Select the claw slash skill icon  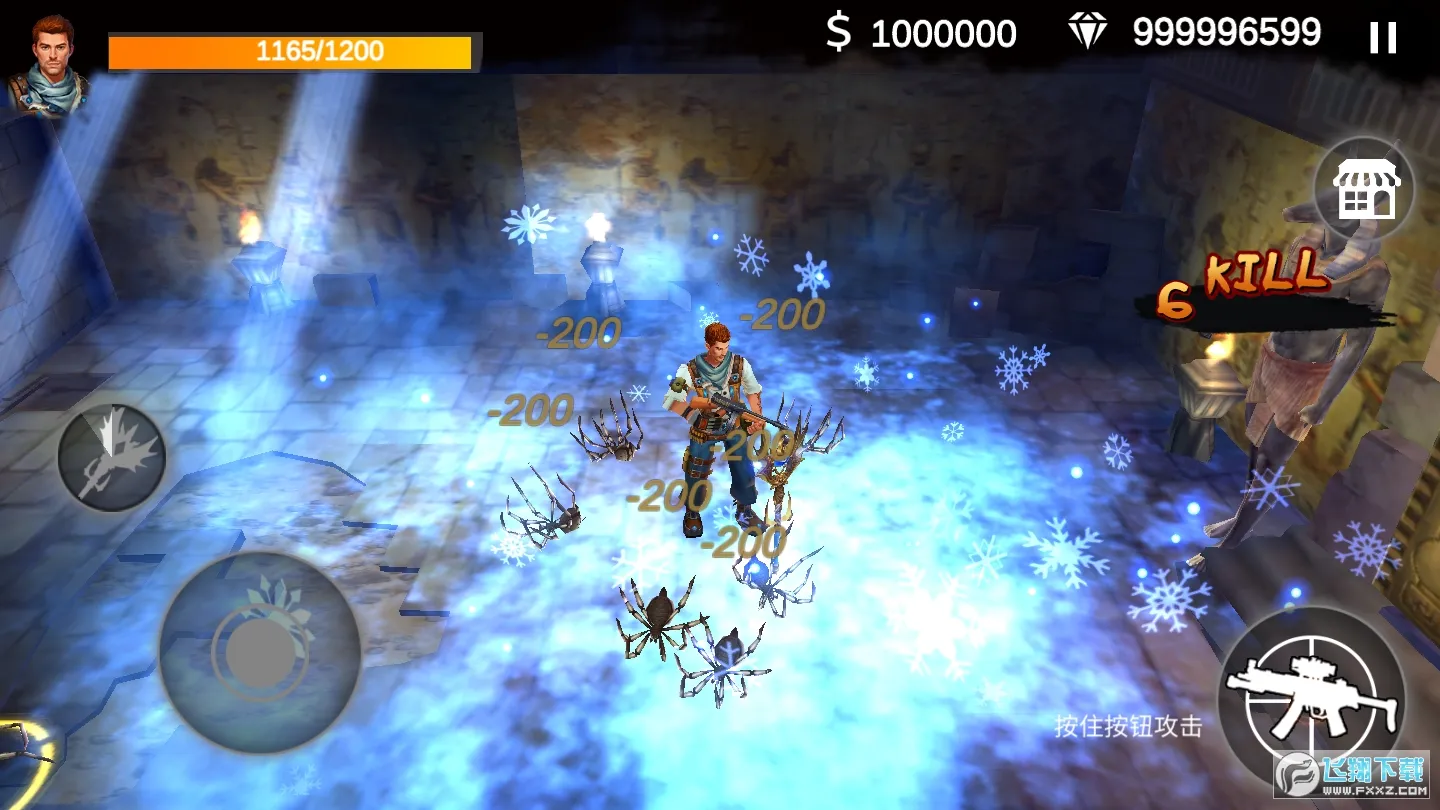111,455
